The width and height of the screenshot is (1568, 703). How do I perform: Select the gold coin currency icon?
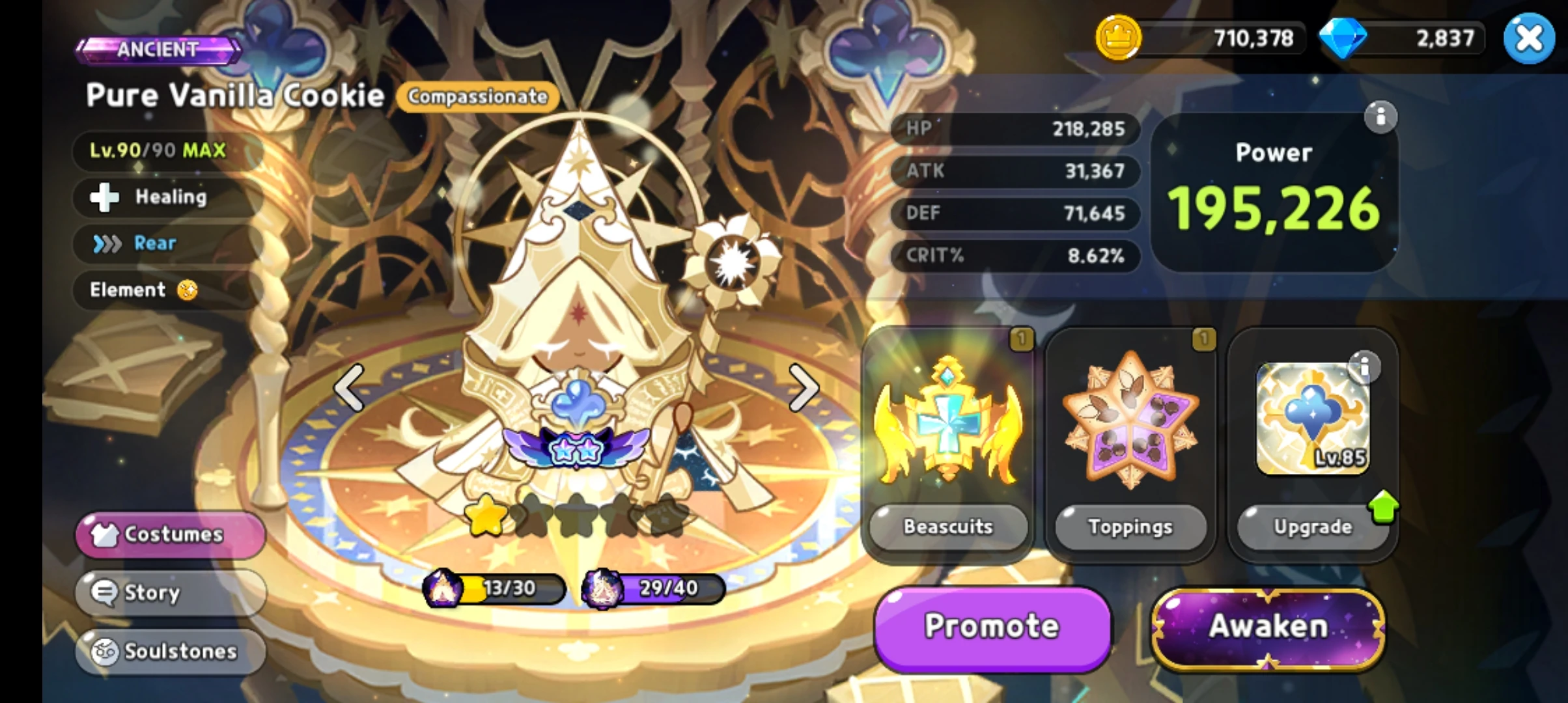click(x=1118, y=39)
